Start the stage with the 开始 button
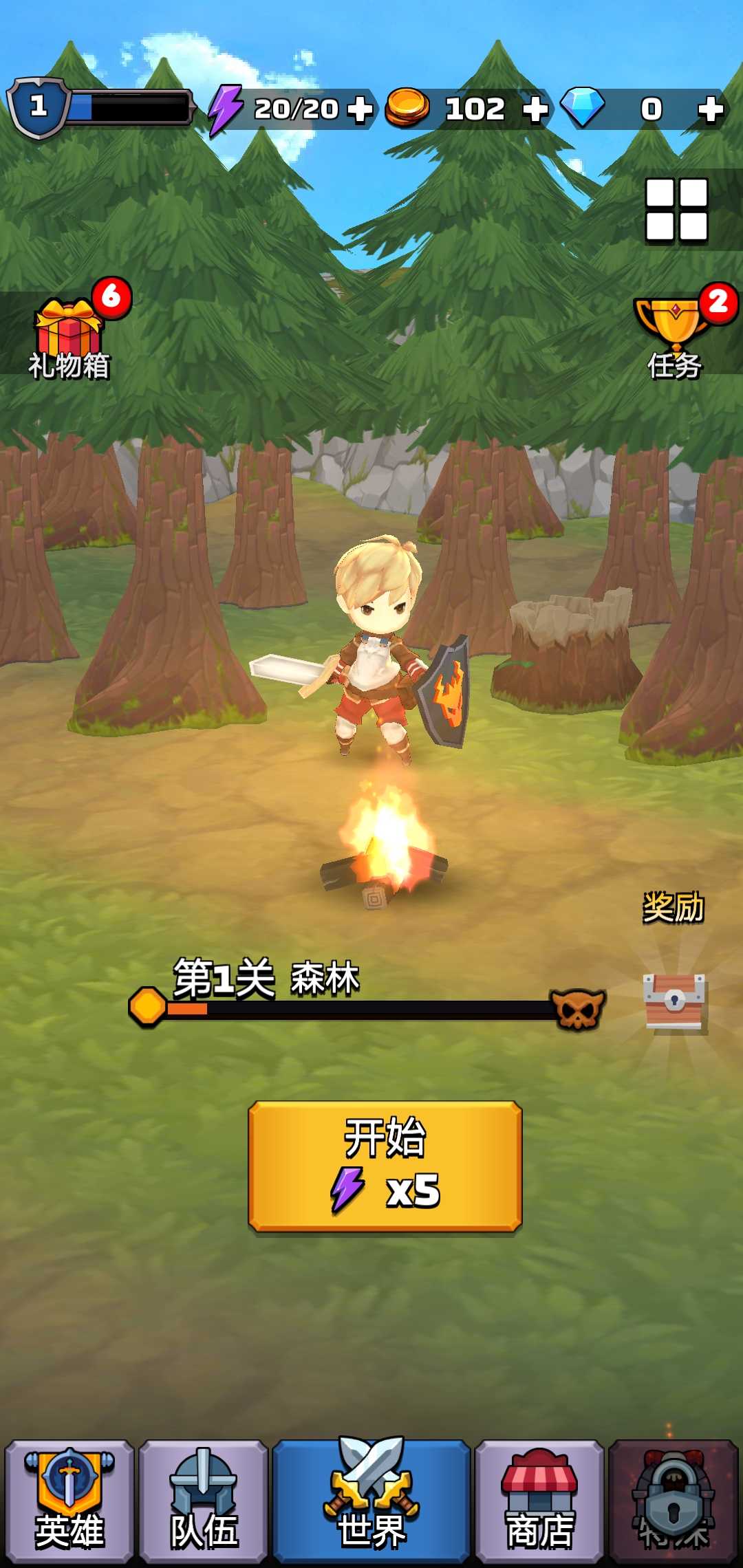The height and width of the screenshot is (1568, 743). [x=385, y=1165]
